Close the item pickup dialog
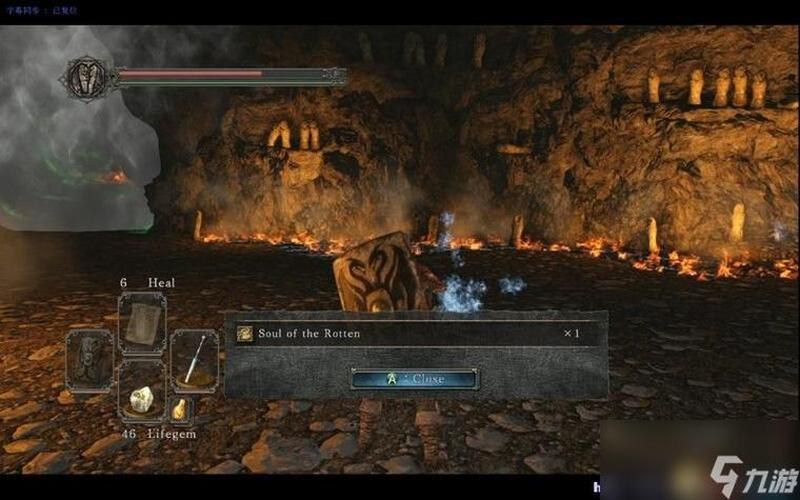Viewport: 800px width, 500px height. 415,379
